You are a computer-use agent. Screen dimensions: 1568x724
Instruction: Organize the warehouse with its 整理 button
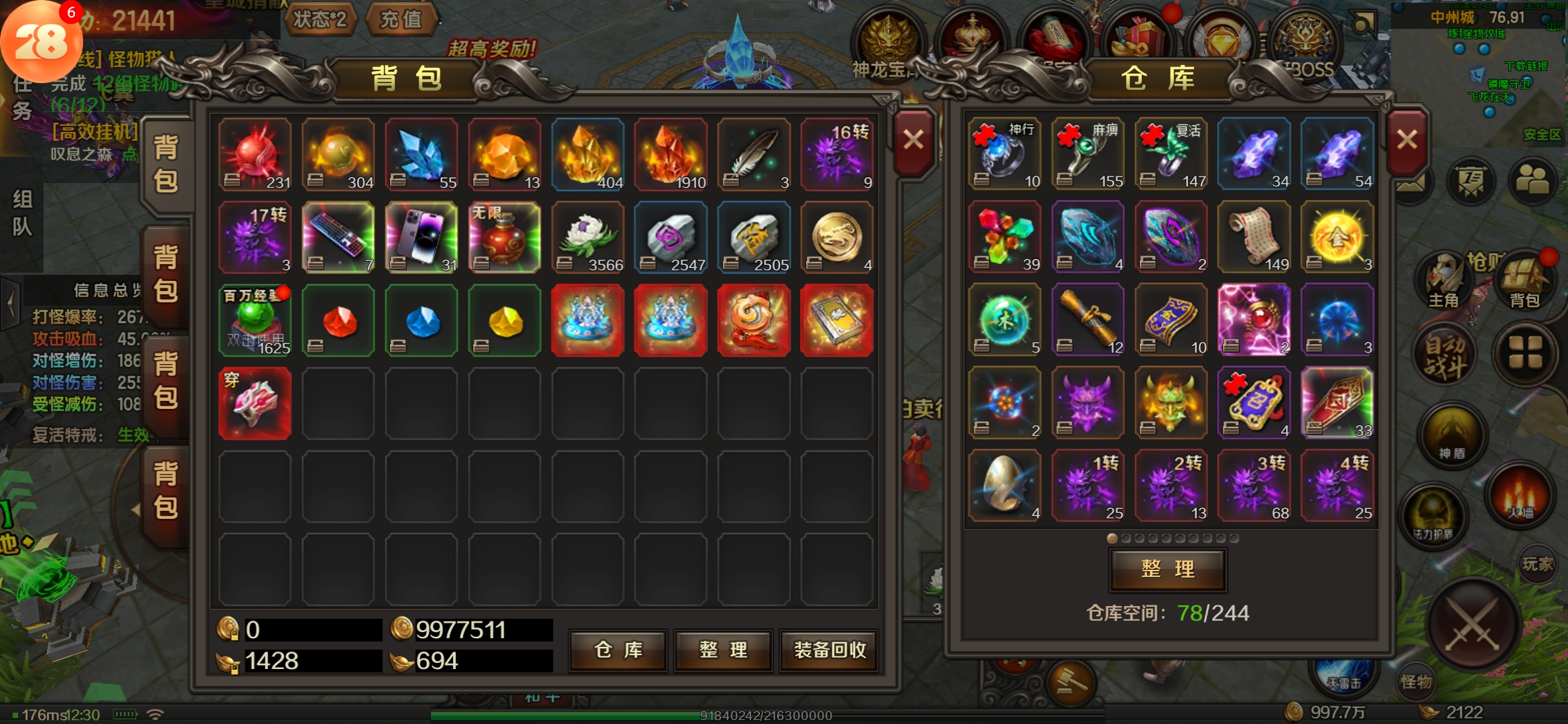tap(1168, 569)
